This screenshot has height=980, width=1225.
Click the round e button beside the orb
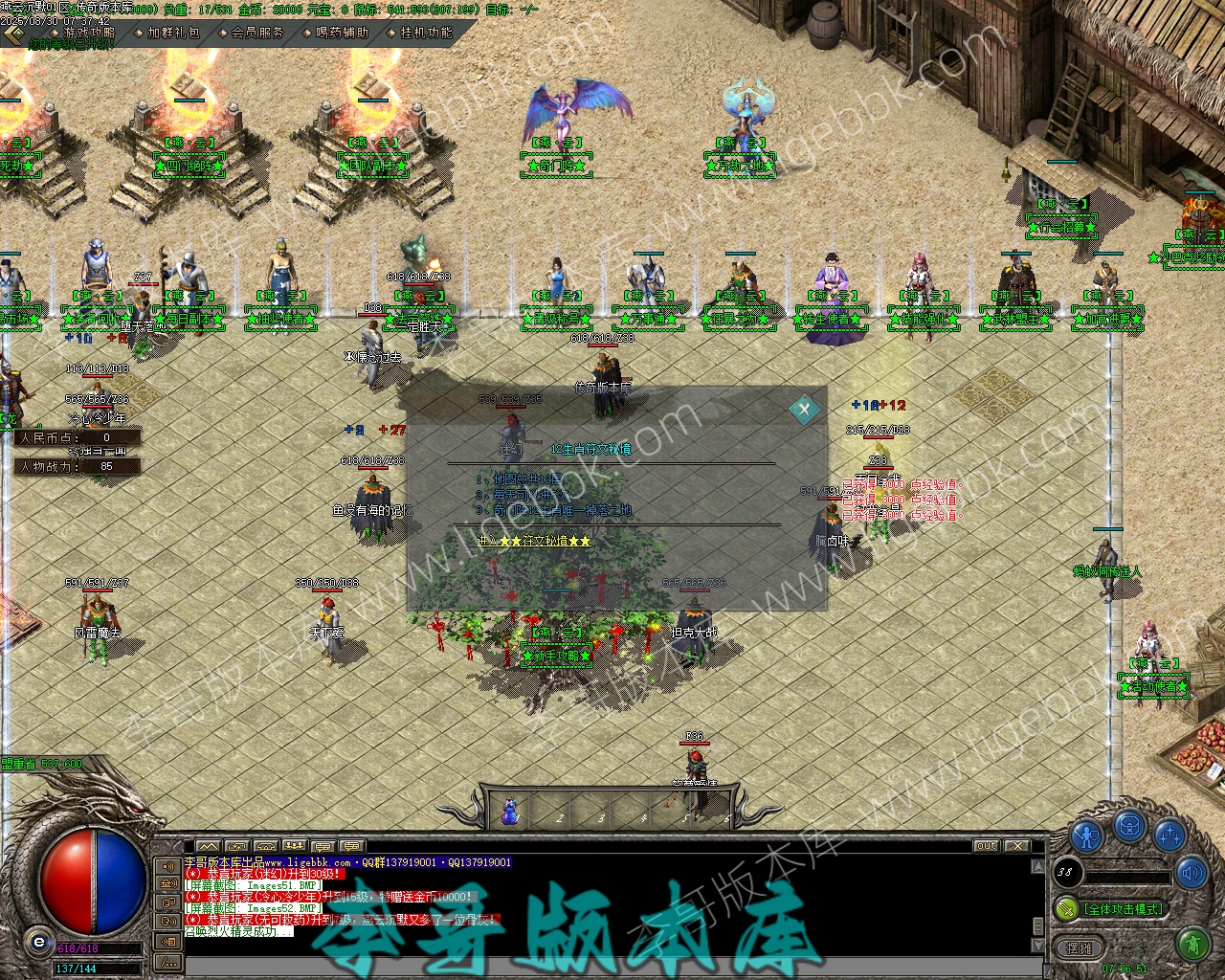[x=38, y=942]
